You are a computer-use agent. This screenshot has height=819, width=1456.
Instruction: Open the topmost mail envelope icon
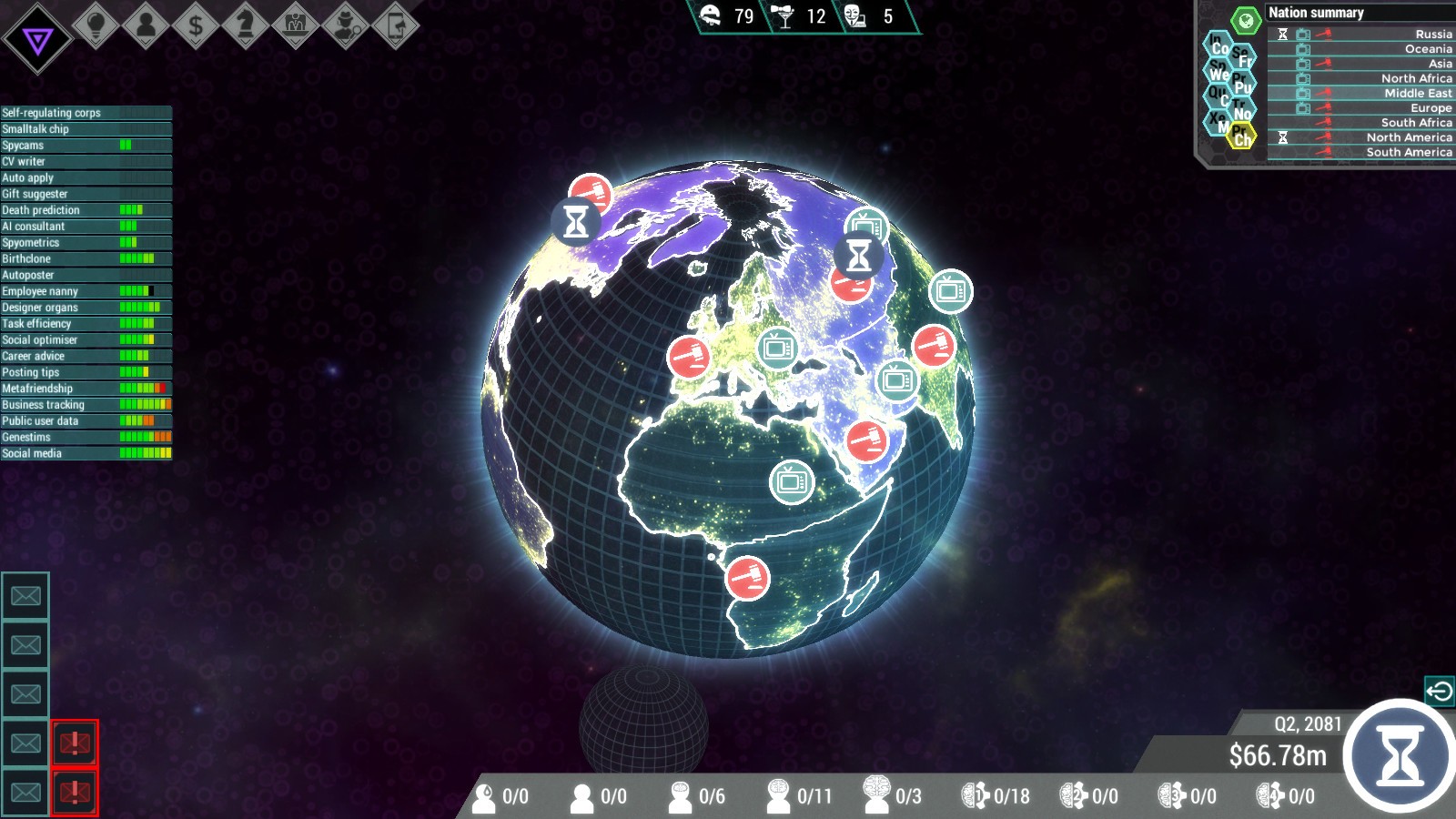[x=25, y=595]
